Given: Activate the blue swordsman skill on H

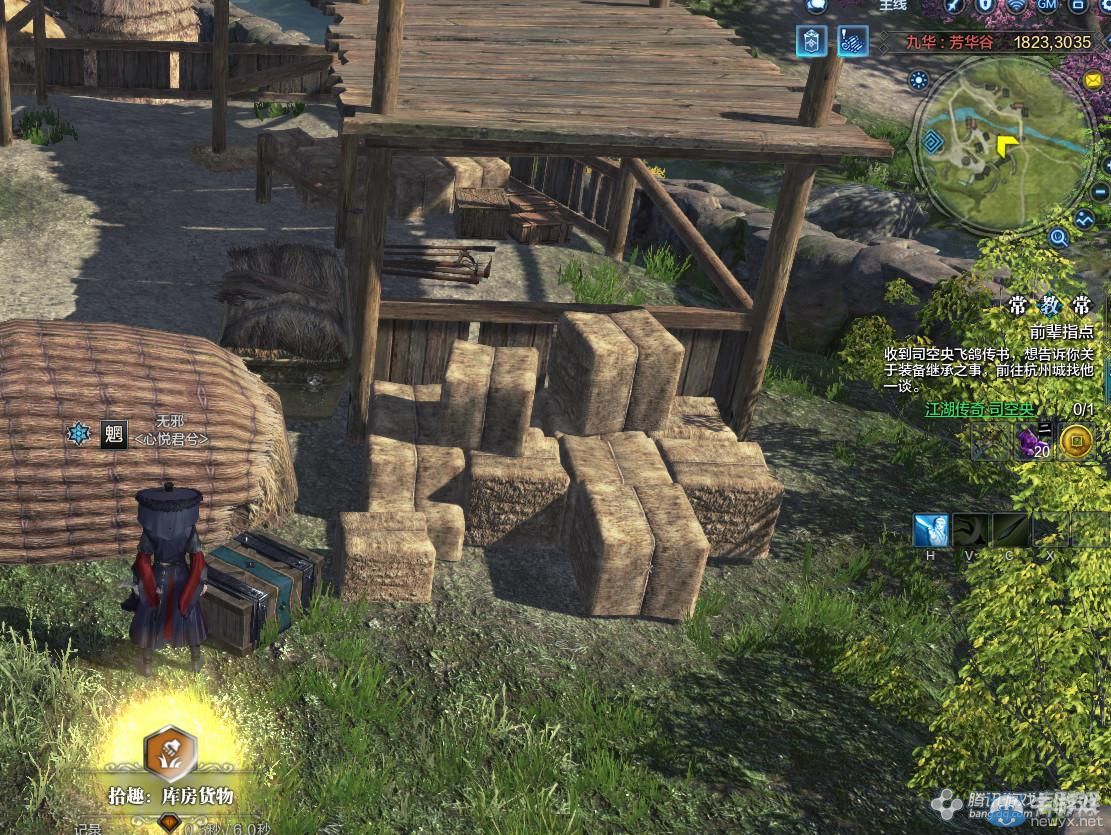Looking at the screenshot, I should 931,530.
